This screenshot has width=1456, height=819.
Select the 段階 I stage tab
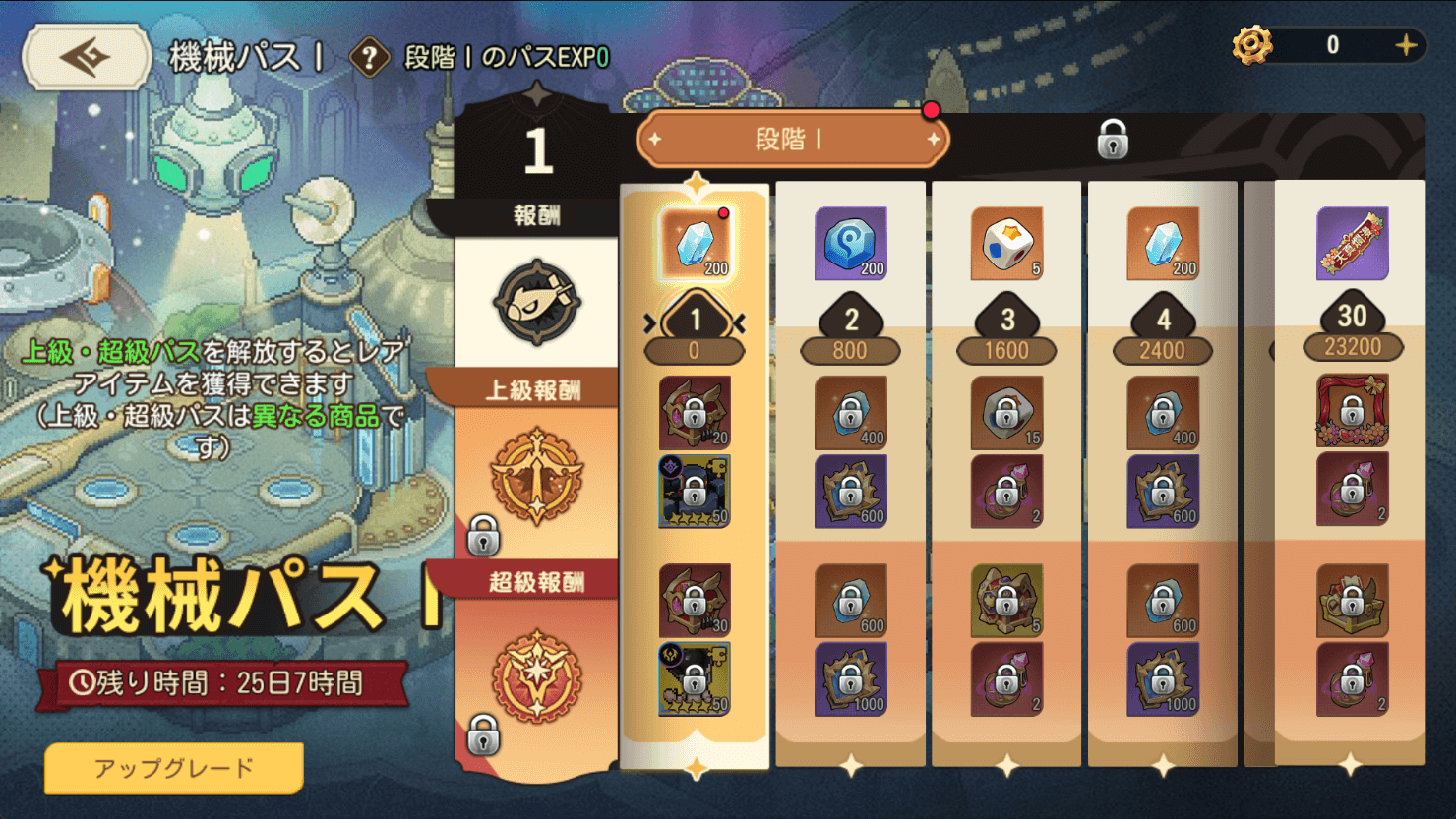(x=792, y=140)
